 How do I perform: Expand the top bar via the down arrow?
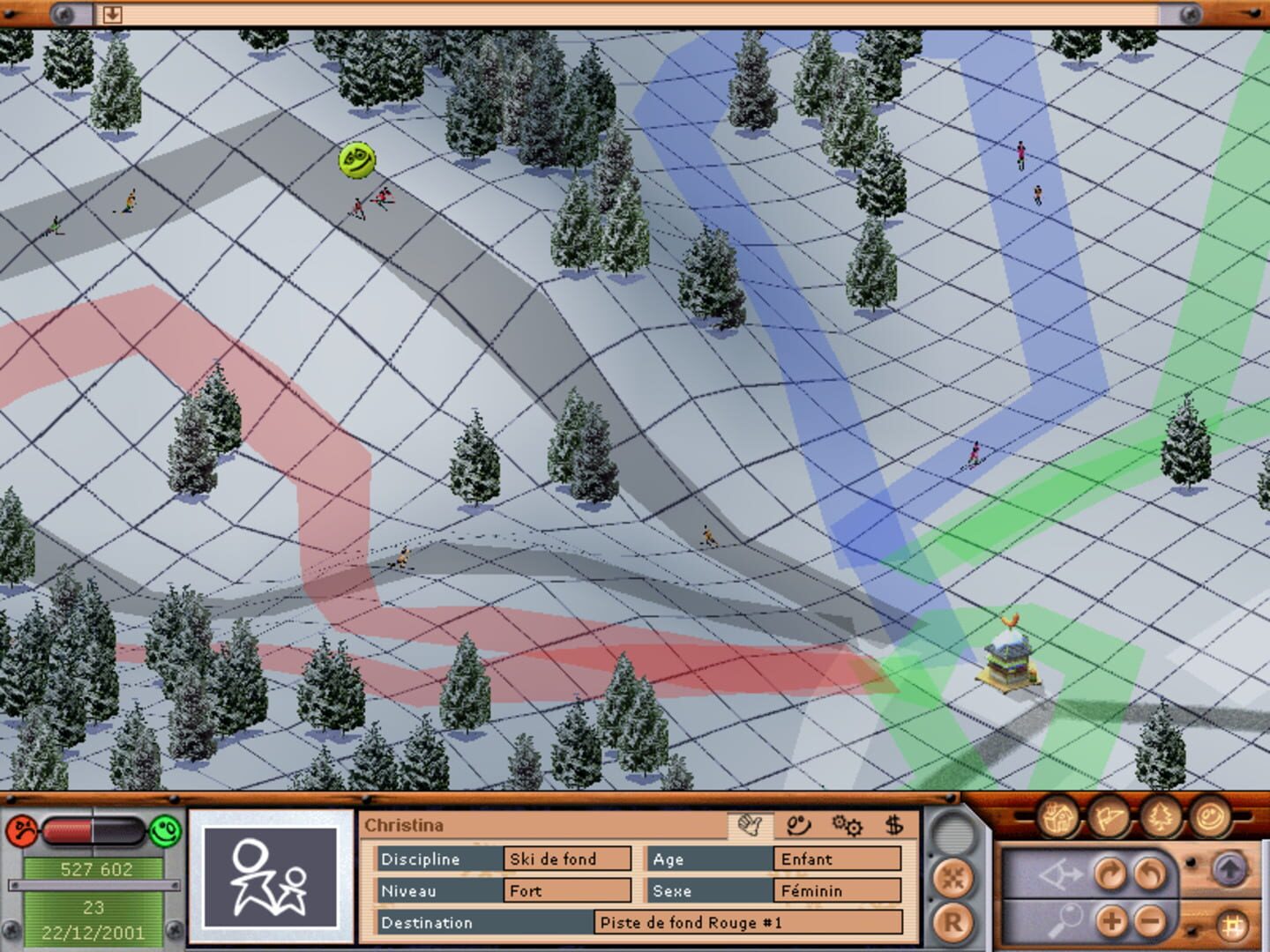click(112, 12)
